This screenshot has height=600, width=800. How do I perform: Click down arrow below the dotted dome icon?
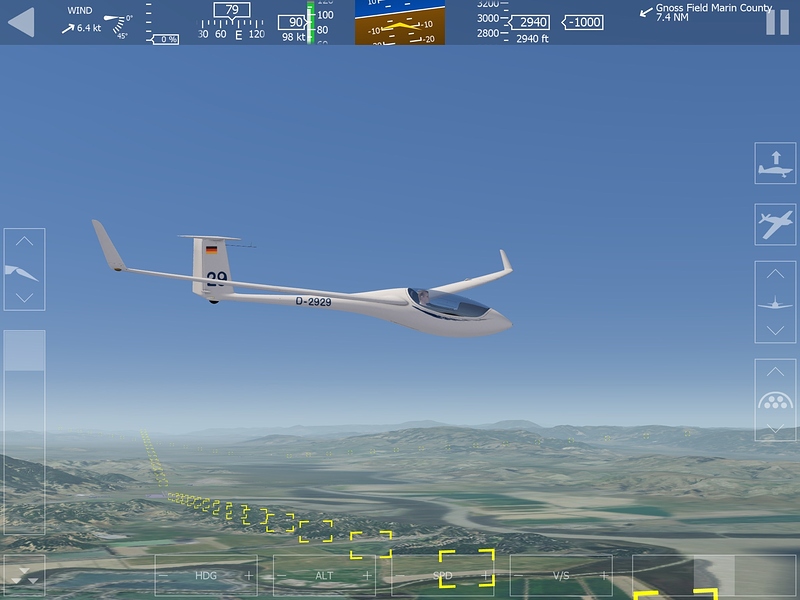(775, 428)
